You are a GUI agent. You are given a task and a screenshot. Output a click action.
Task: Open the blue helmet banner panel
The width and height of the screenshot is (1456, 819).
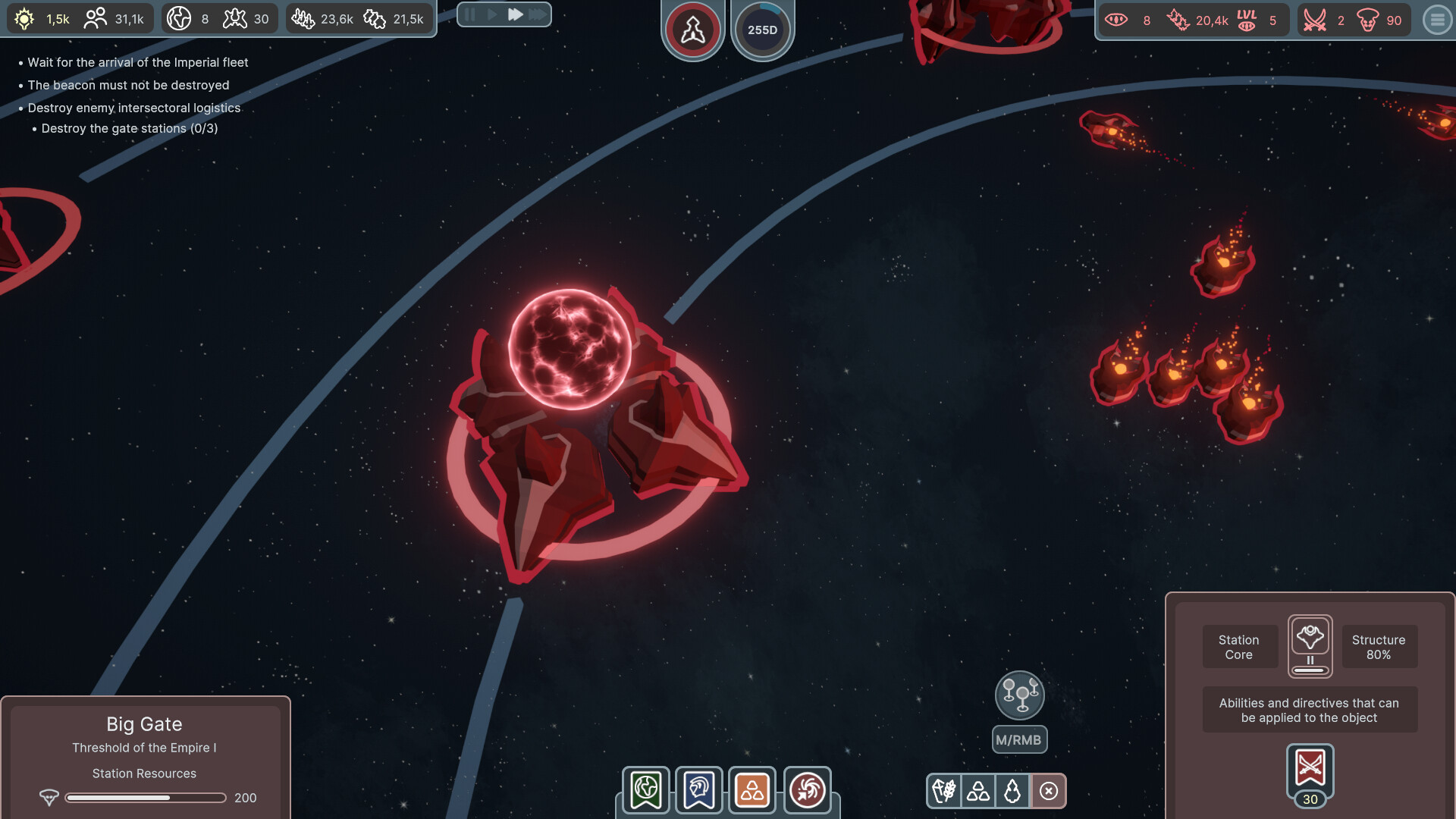tap(699, 790)
